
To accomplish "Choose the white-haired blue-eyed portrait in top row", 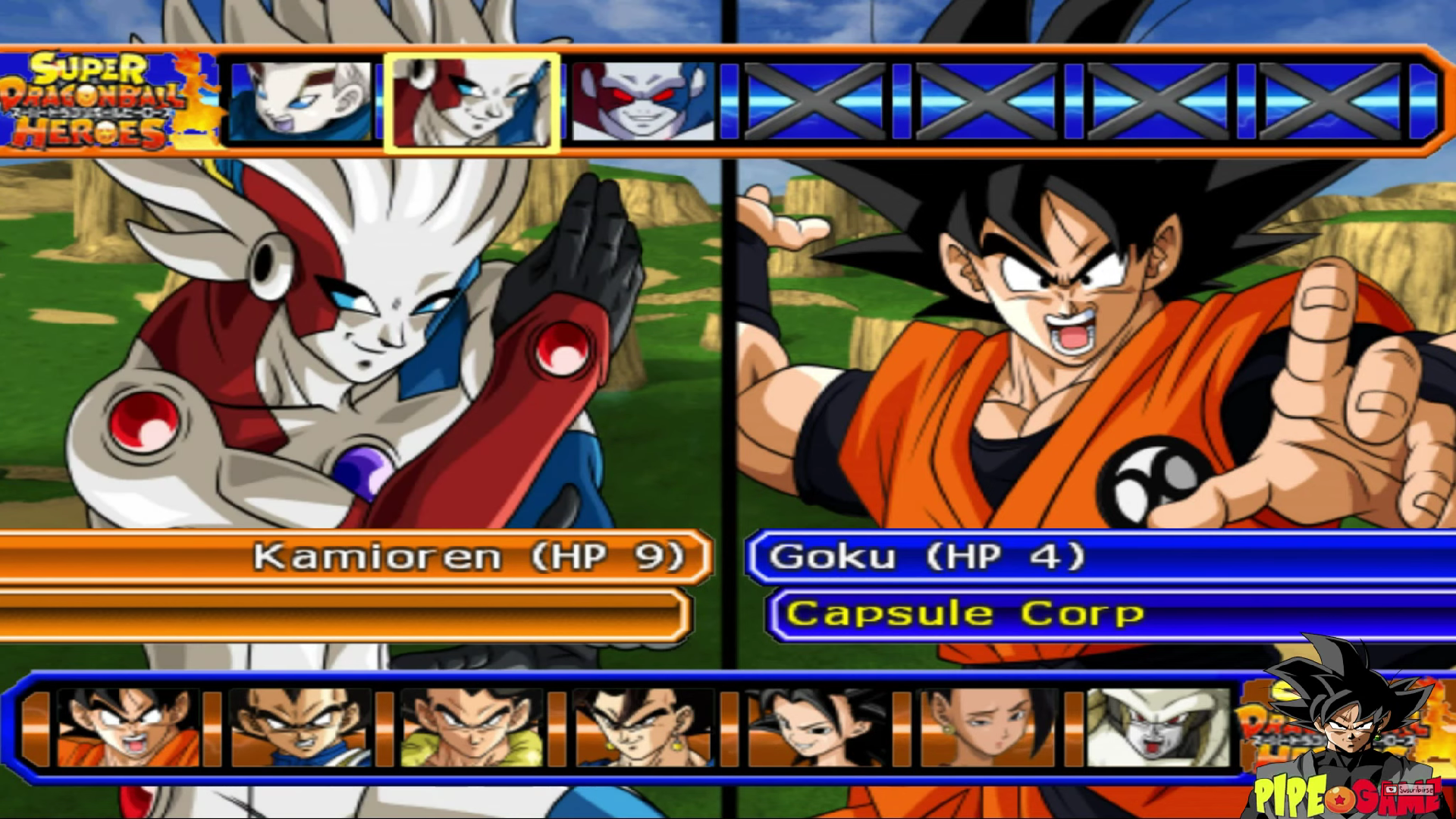I will click(x=300, y=102).
